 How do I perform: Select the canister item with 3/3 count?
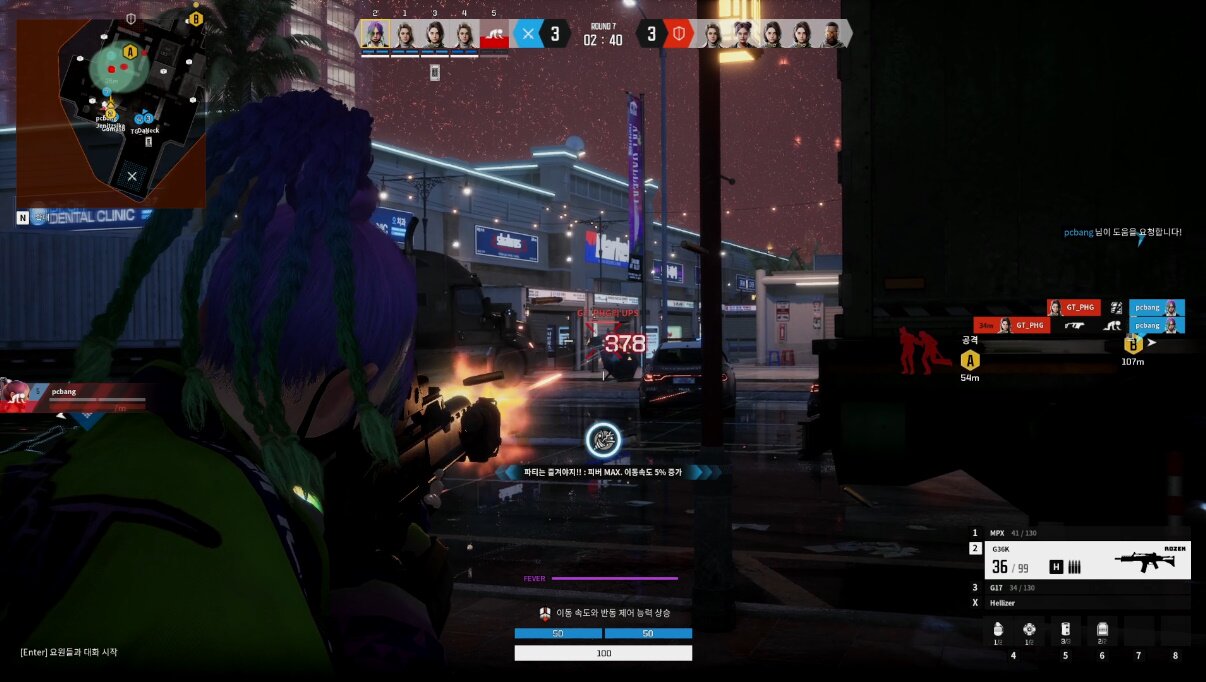click(x=1065, y=630)
